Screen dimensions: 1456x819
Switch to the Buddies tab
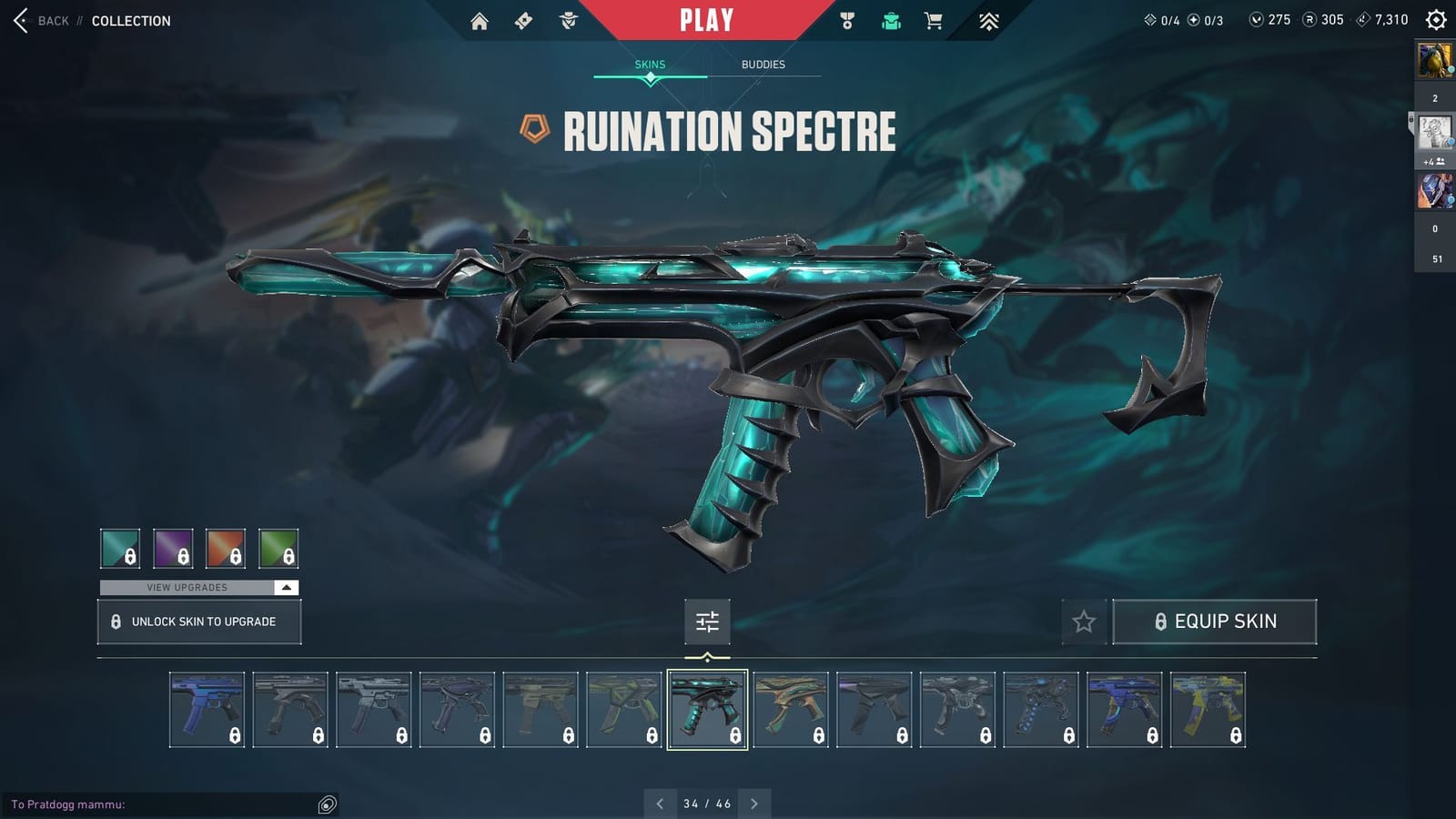(763, 64)
